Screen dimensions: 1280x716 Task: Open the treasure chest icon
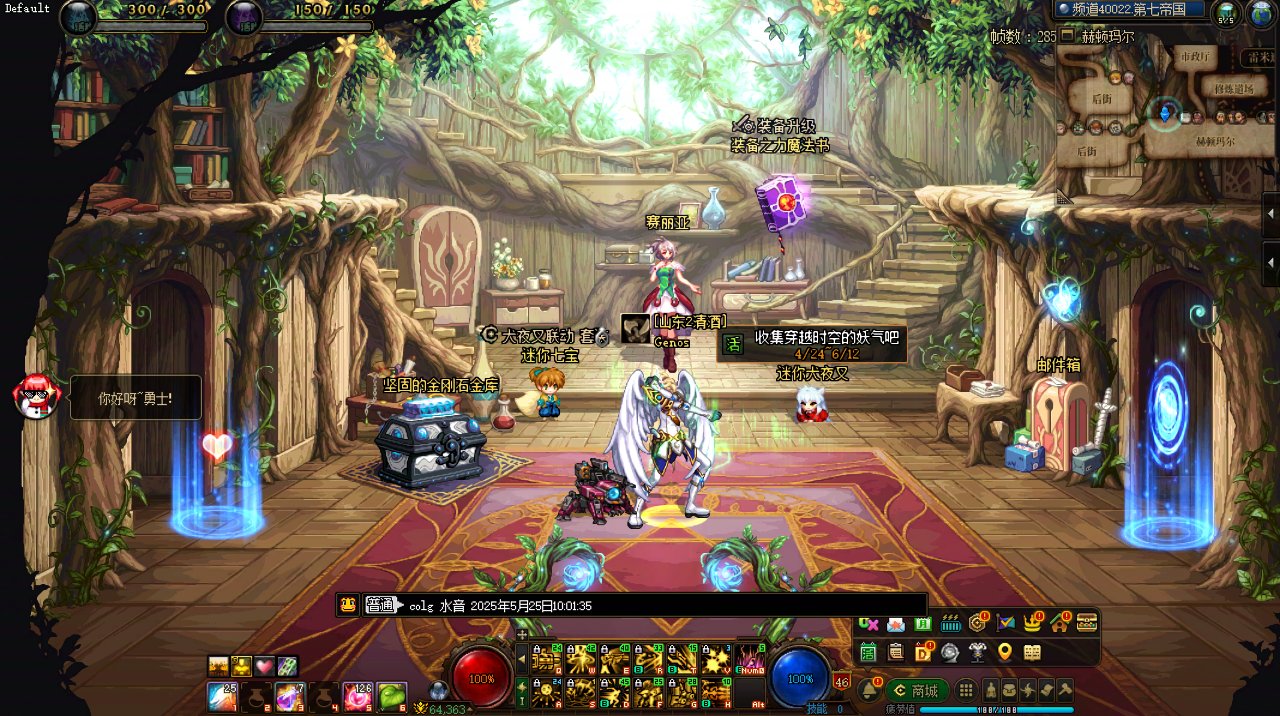1087,623
